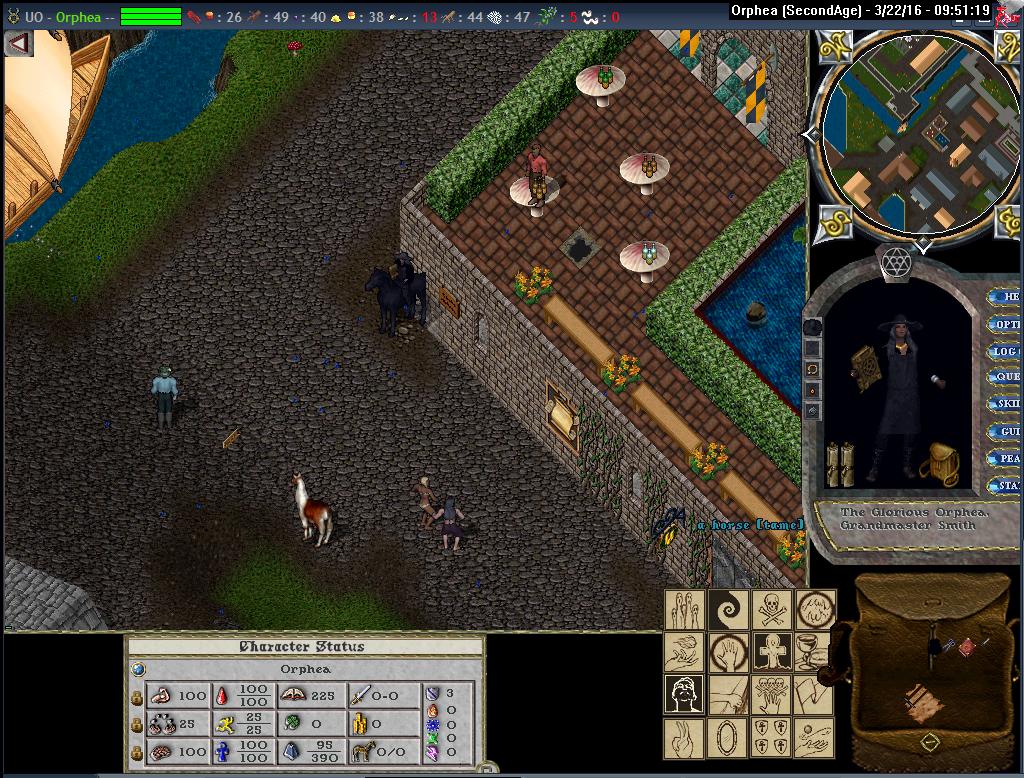
Task: Click the red arrow button at top-left
Action: click(18, 43)
